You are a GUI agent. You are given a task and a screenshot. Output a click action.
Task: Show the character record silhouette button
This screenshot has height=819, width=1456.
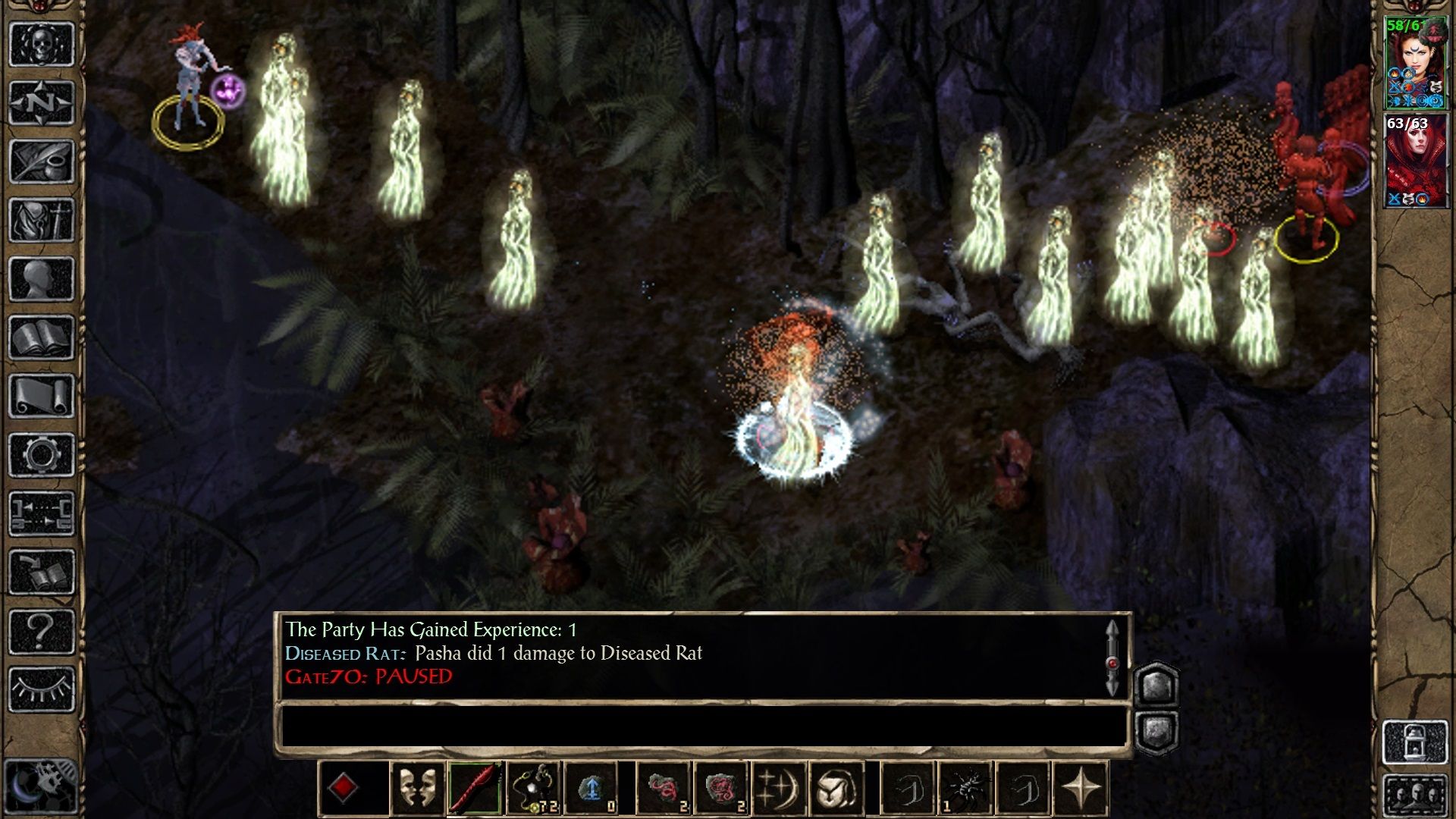click(x=41, y=279)
